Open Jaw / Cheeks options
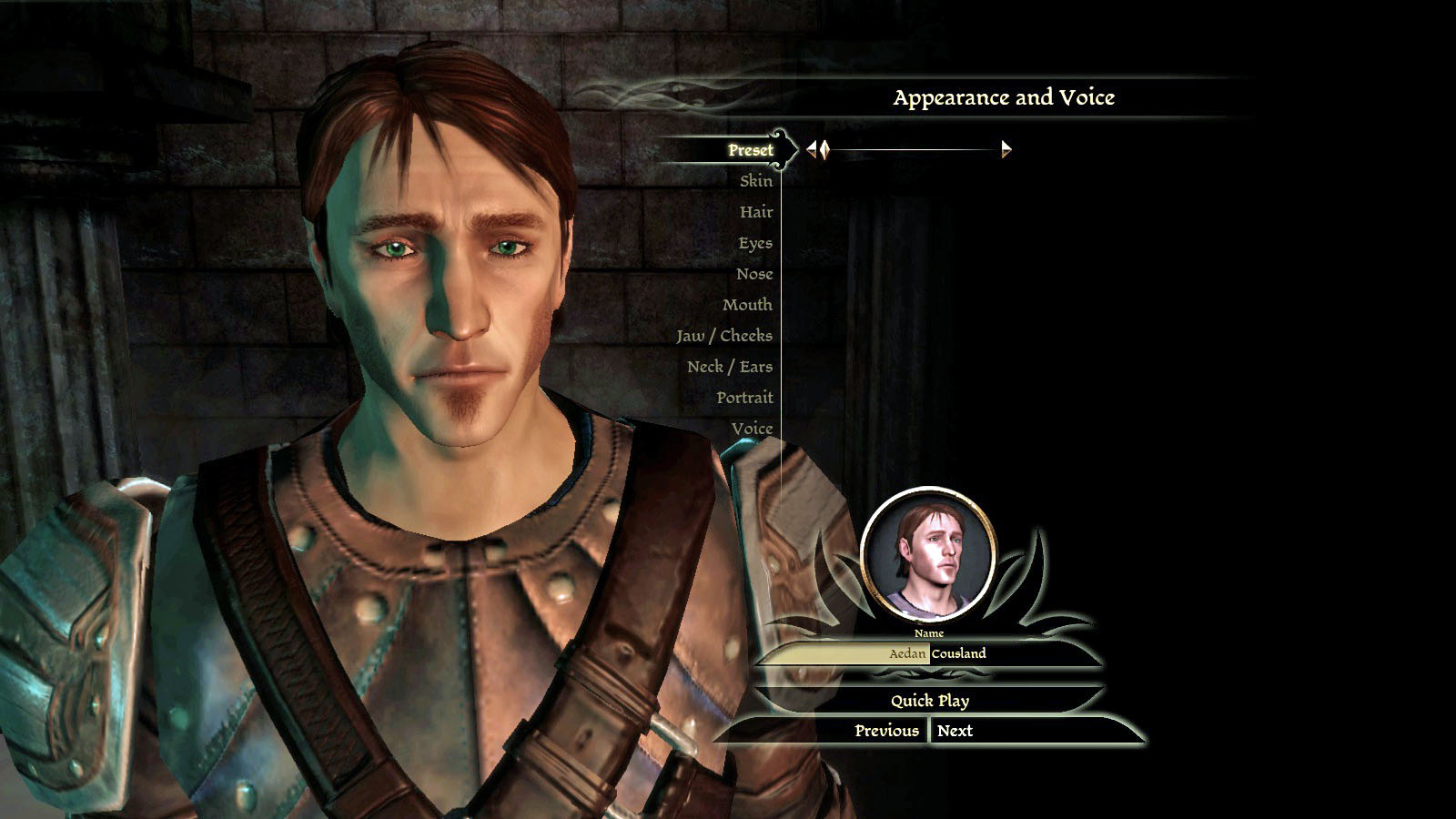 click(723, 336)
